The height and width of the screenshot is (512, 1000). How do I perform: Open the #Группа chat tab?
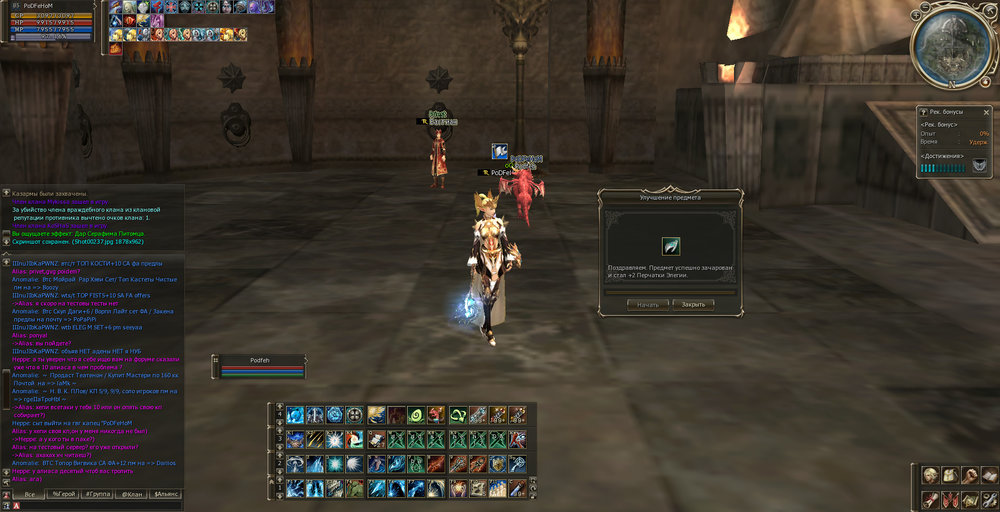tap(97, 494)
